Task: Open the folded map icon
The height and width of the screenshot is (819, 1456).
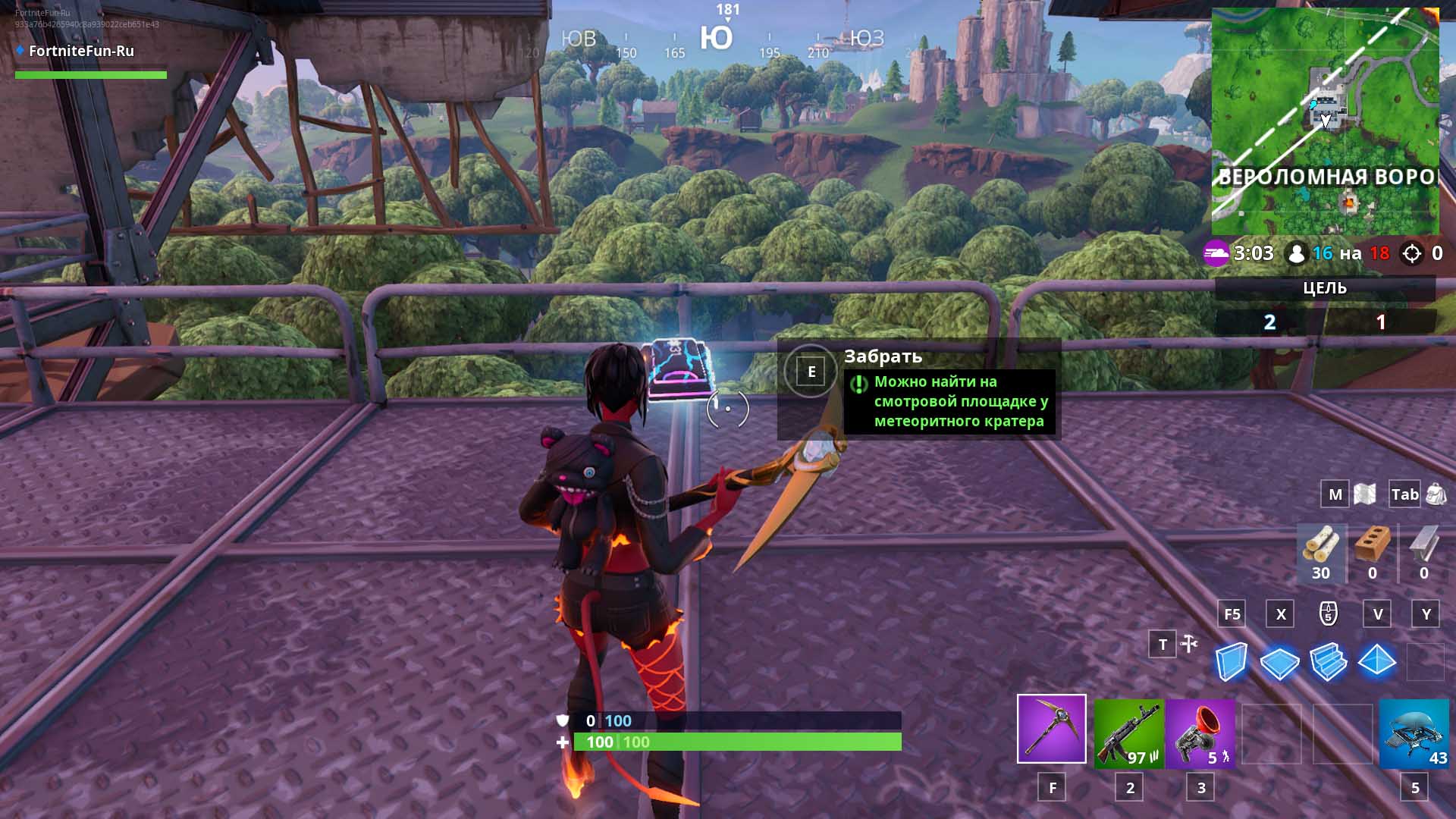Action: 1364,494
